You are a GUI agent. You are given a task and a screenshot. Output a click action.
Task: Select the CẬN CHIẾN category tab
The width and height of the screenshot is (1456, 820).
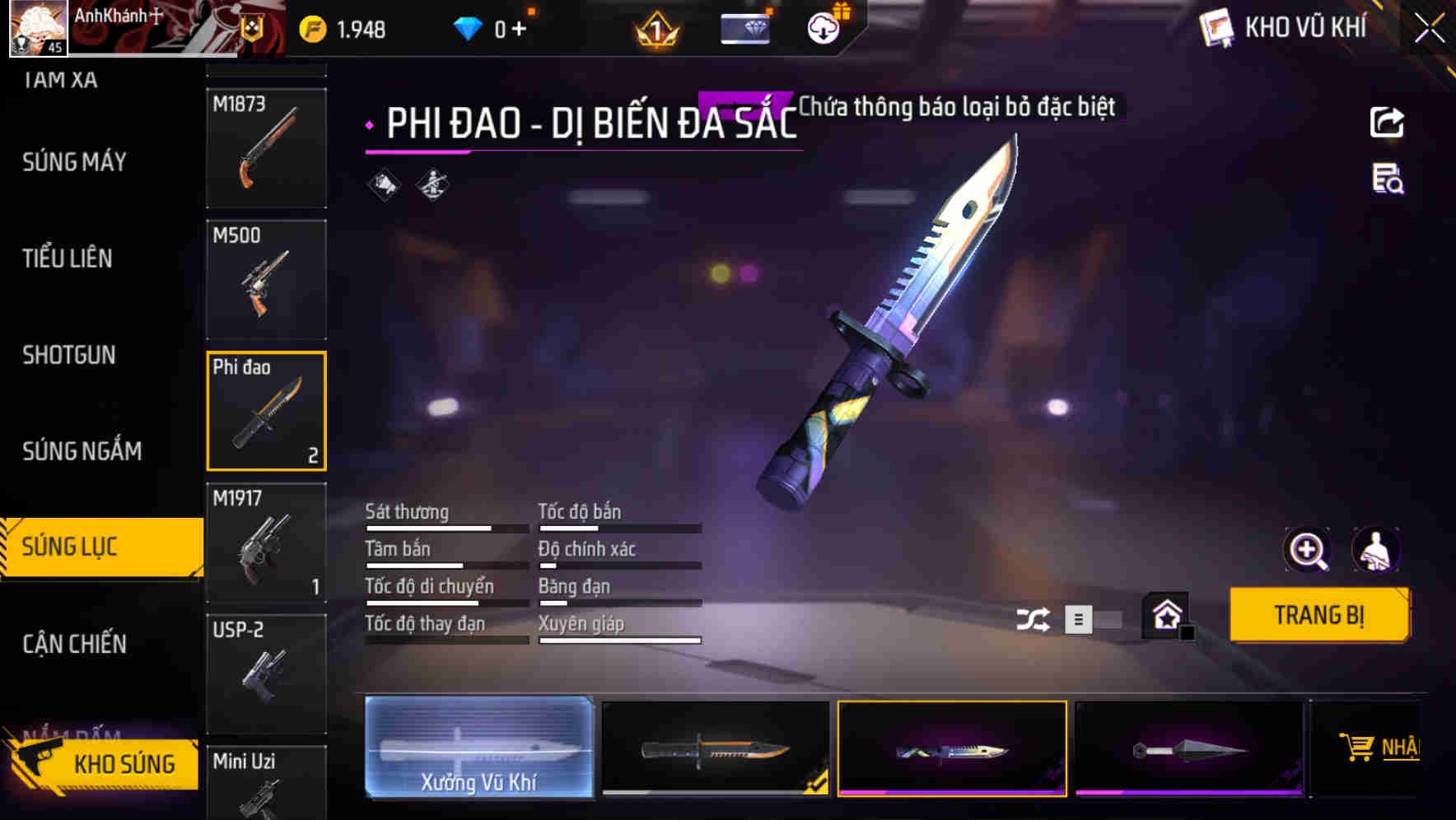click(72, 645)
